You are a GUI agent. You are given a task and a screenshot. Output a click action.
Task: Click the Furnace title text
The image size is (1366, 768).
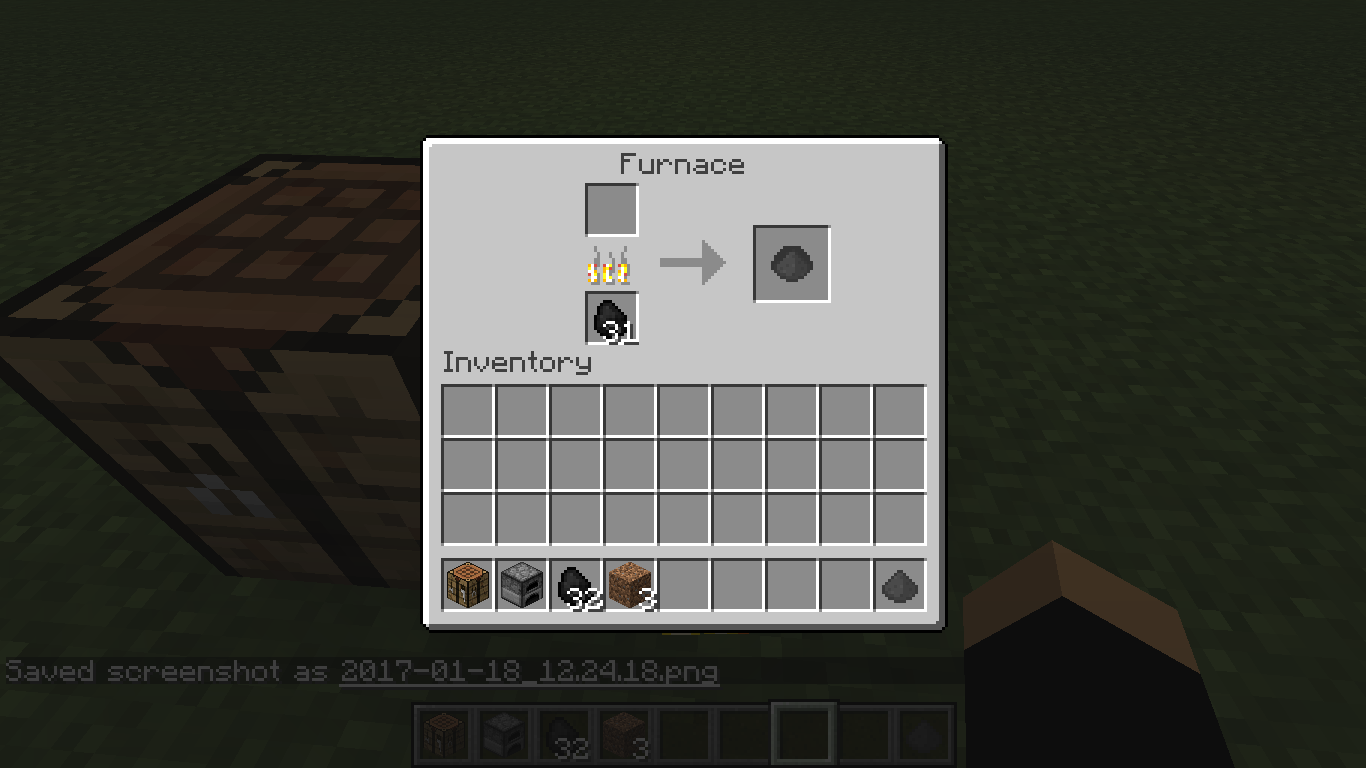point(683,165)
